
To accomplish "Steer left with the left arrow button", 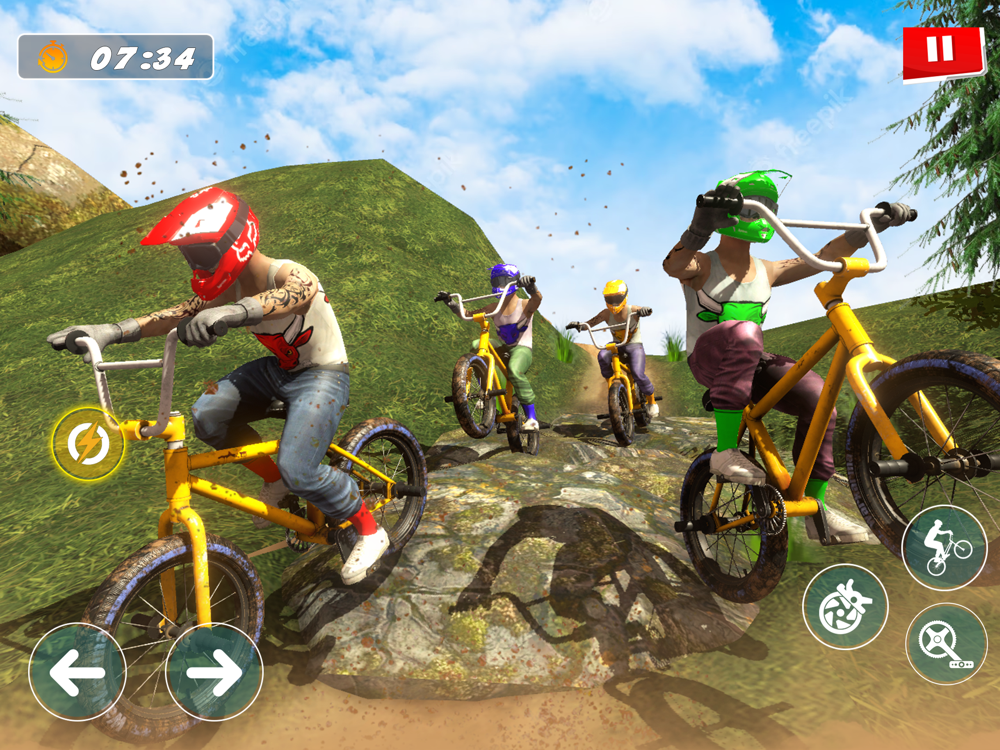I will coord(77,672).
